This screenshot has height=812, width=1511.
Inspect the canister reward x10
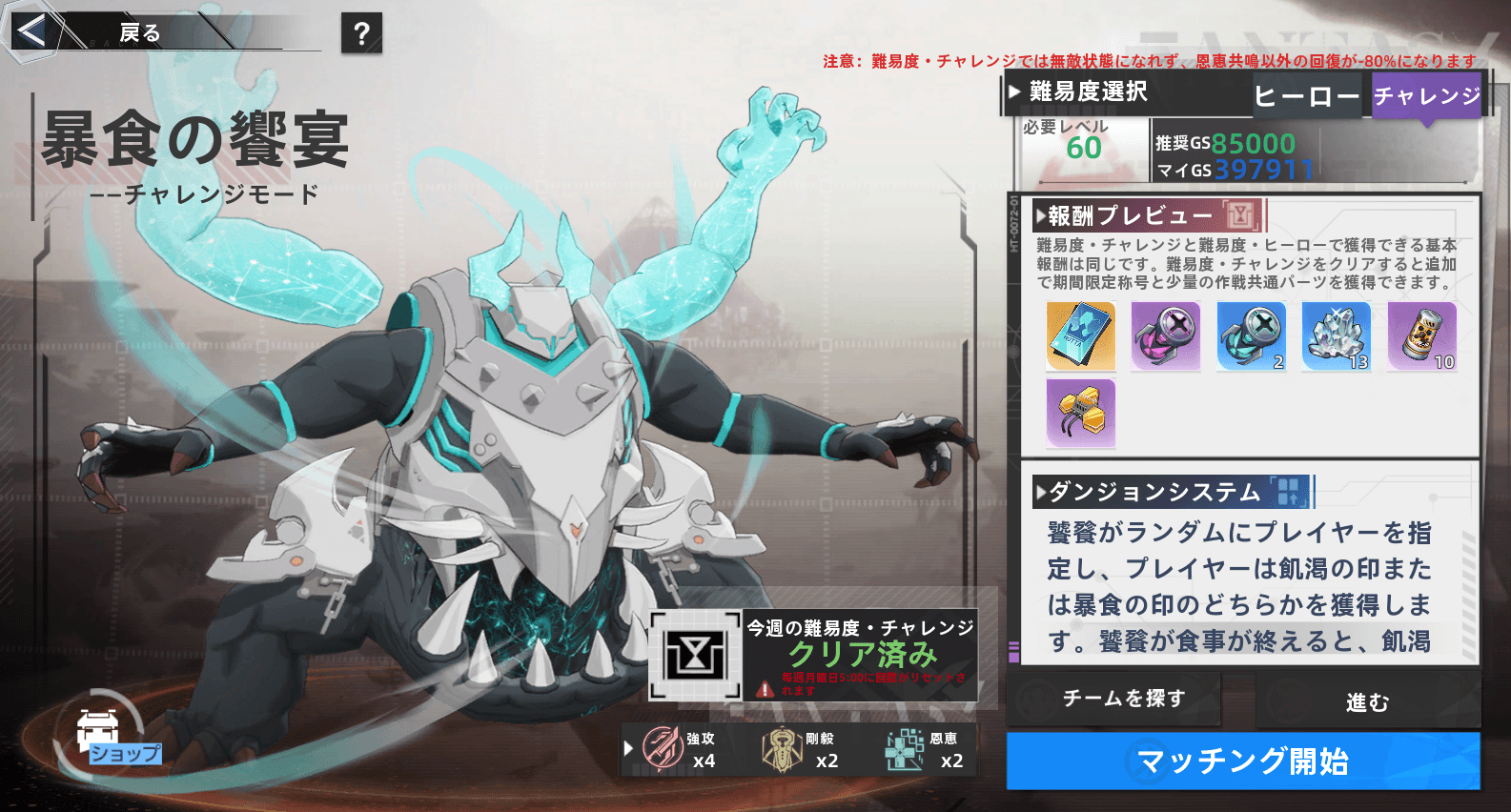click(x=1421, y=336)
